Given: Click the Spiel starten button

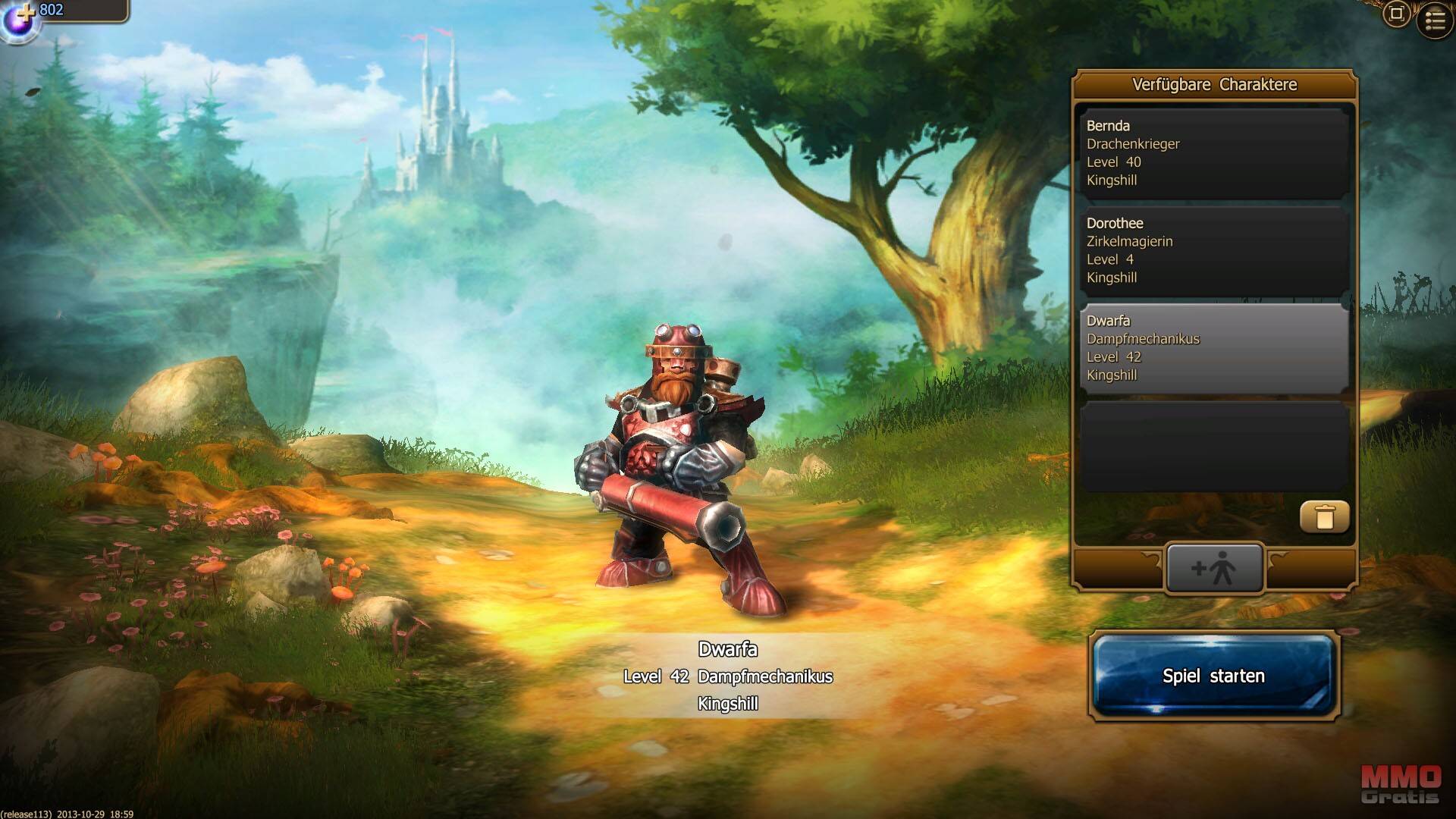Looking at the screenshot, I should tap(1213, 676).
